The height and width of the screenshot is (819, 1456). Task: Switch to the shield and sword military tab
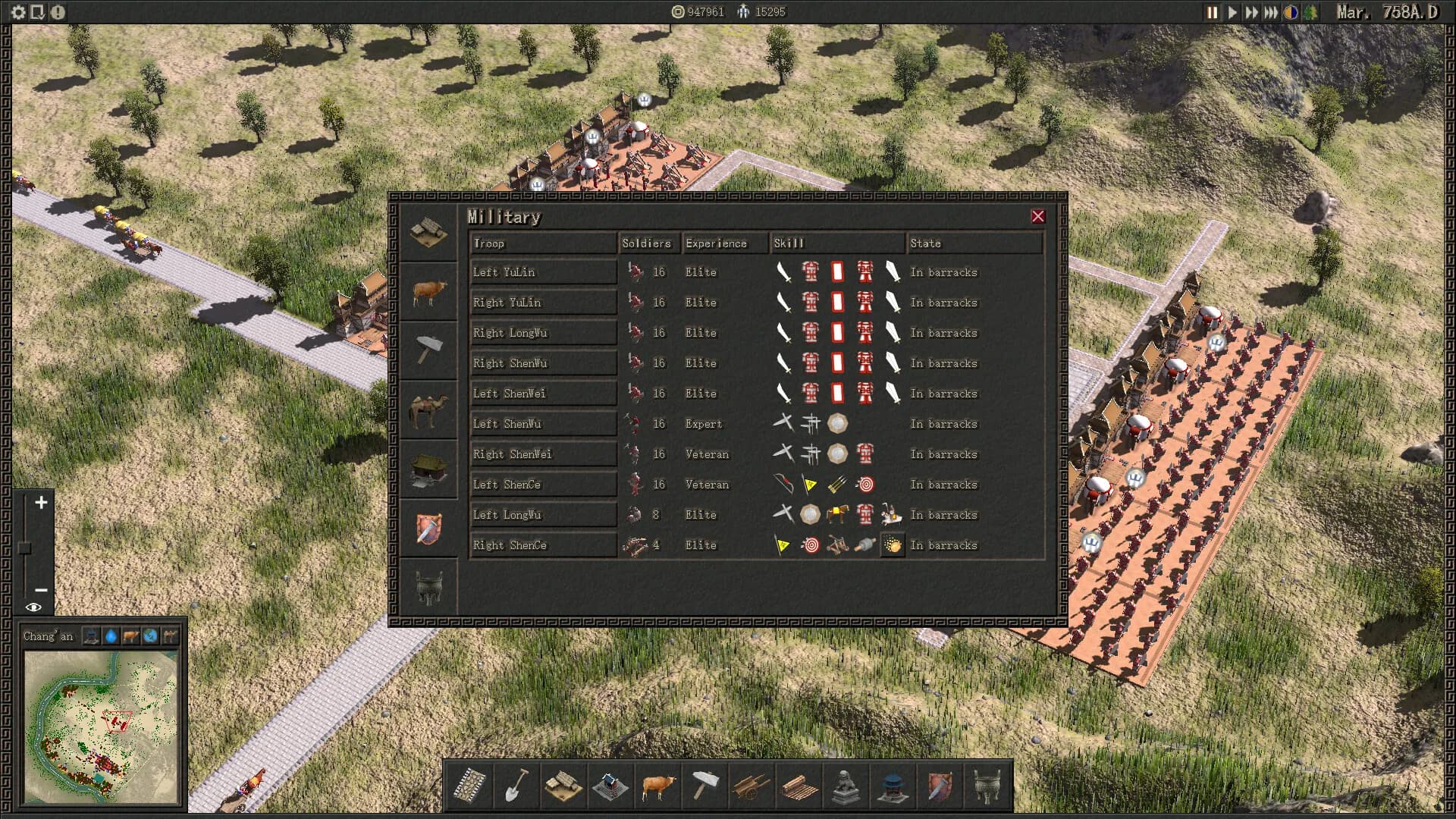428,529
